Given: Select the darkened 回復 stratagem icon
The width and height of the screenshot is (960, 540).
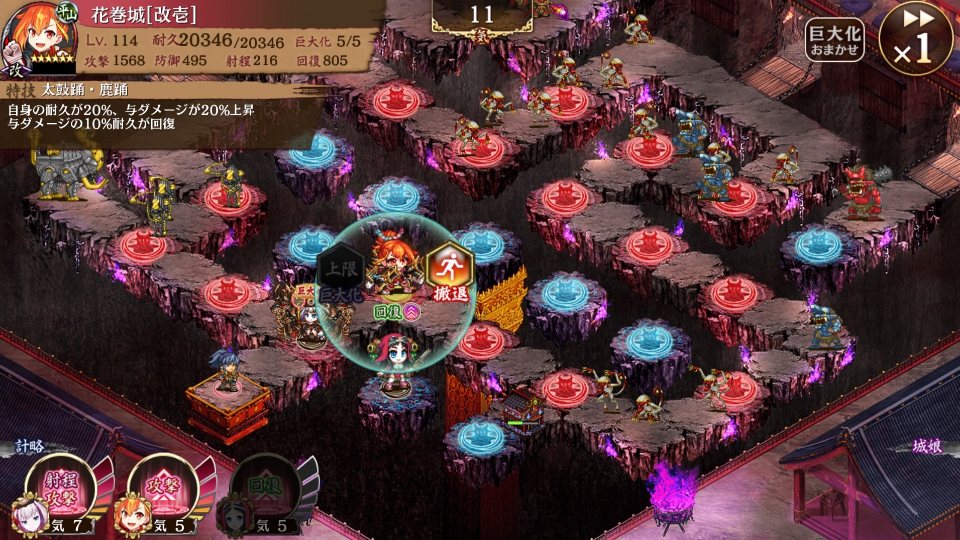Looking at the screenshot, I should [262, 488].
